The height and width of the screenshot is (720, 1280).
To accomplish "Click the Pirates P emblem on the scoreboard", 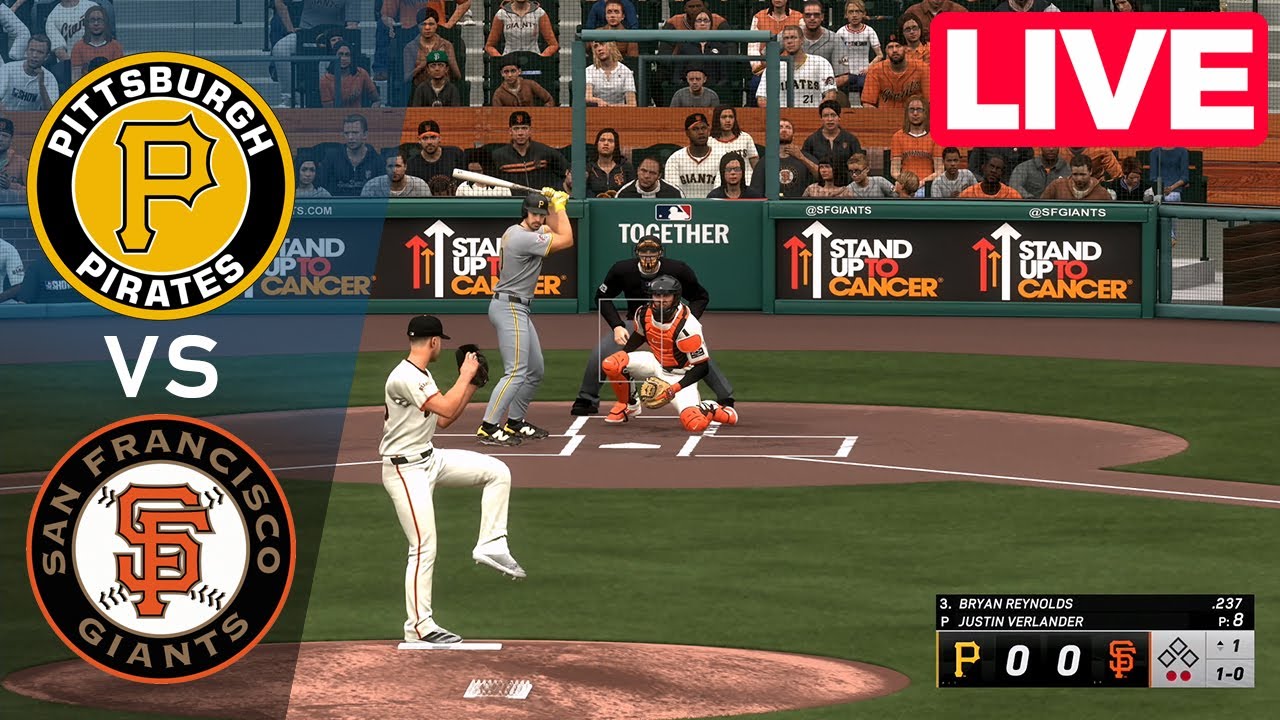I will pos(967,658).
